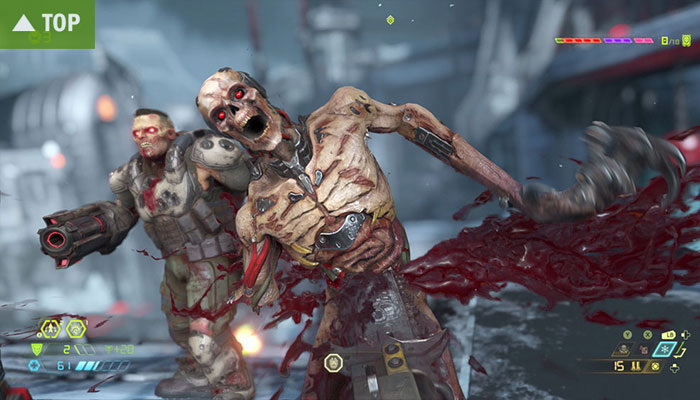This screenshot has height=400, width=700.
Task: Click the left yellow hexagon rune icon
Action: pos(51,329)
